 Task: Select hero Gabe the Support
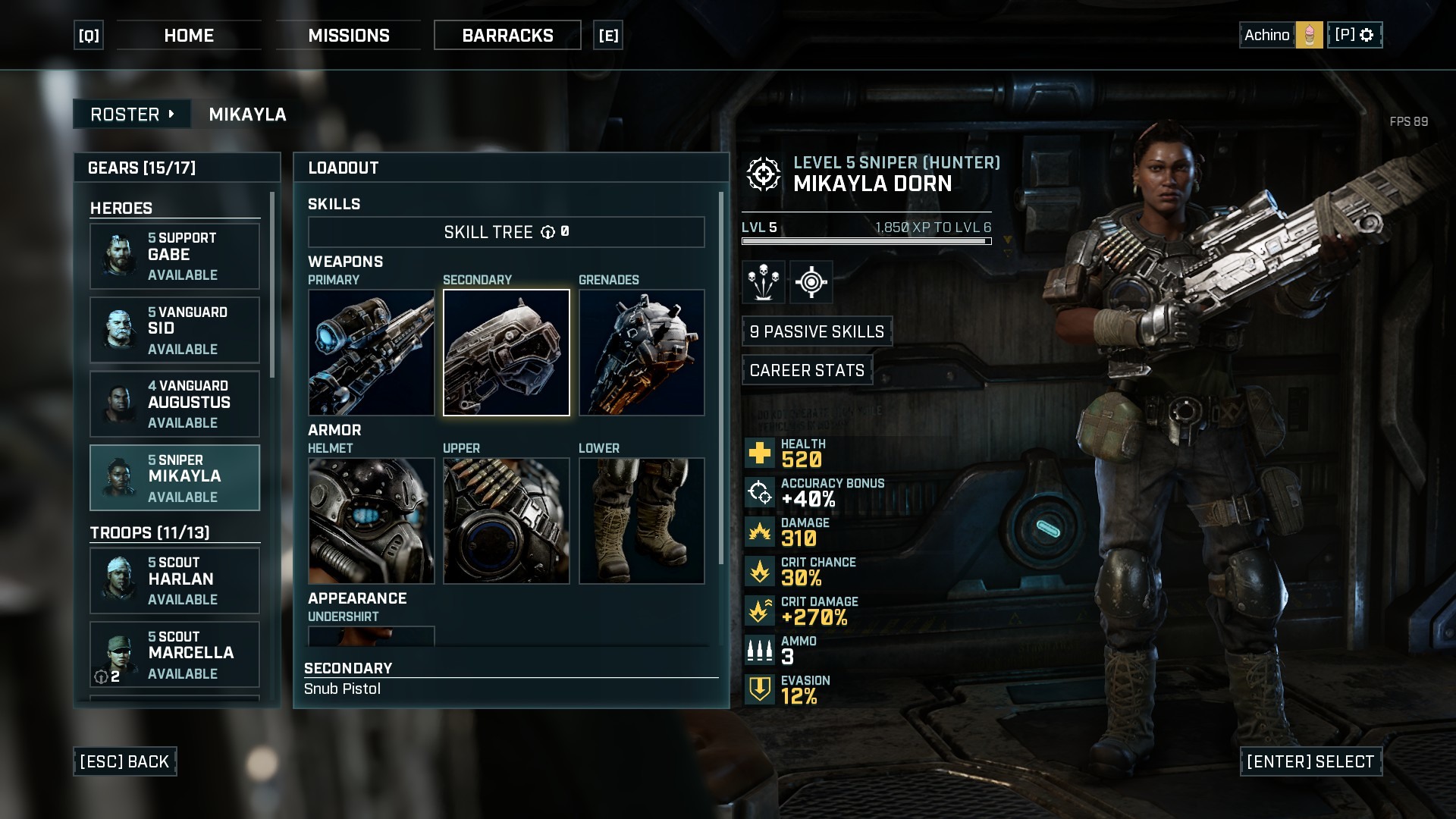[175, 256]
